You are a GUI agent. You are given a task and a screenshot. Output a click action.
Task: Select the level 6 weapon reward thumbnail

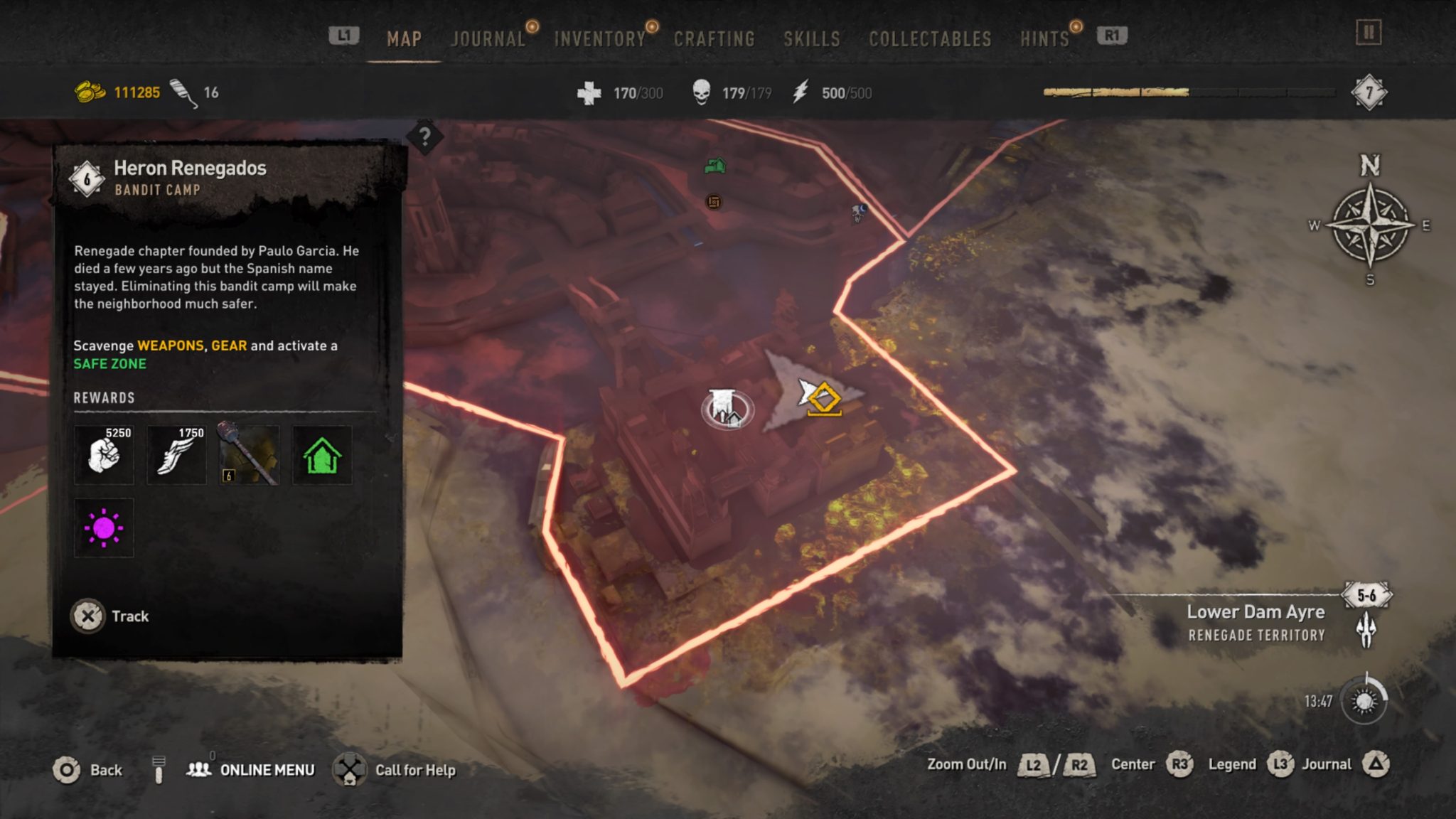[248, 455]
